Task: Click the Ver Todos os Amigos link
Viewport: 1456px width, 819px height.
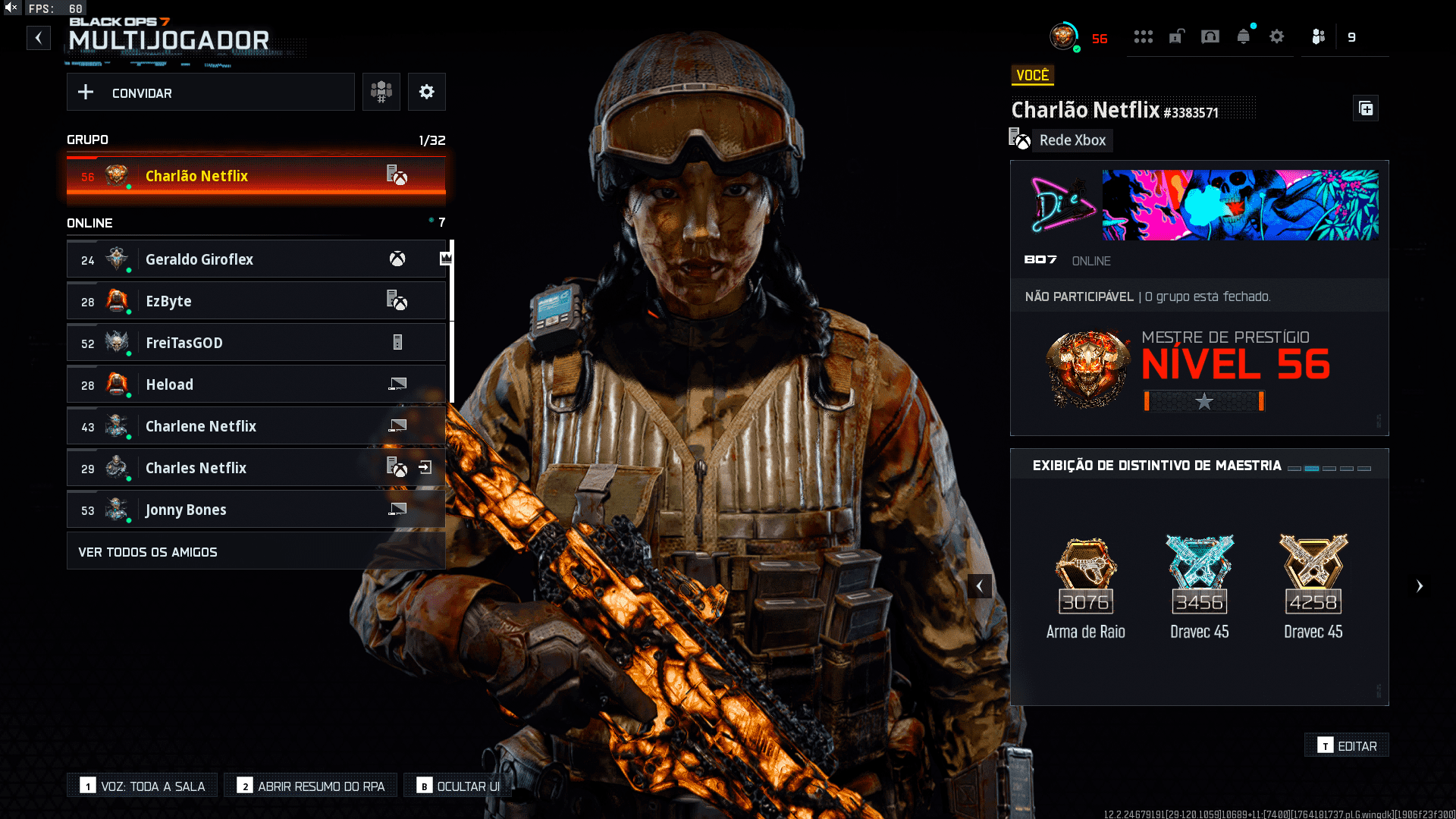Action: 147,551
